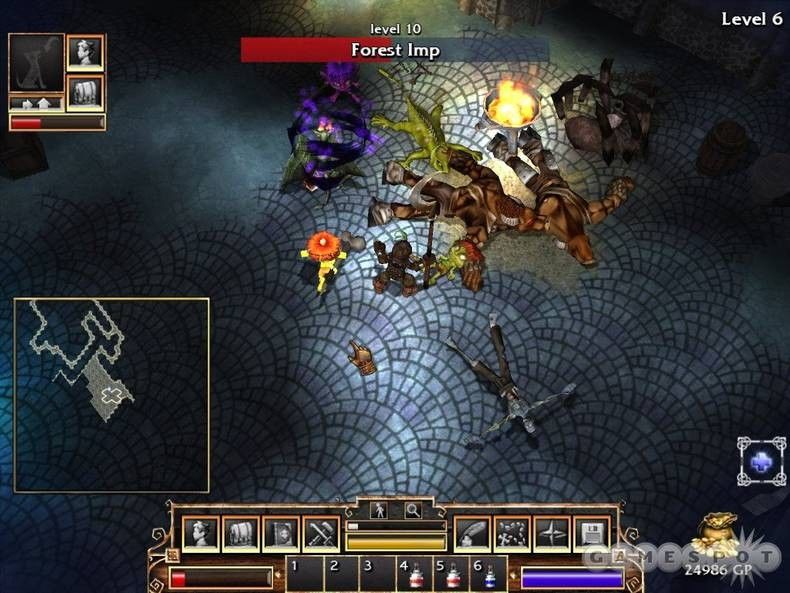Click the walking figure toggle button
Screen dimensions: 790x593
[380, 510]
